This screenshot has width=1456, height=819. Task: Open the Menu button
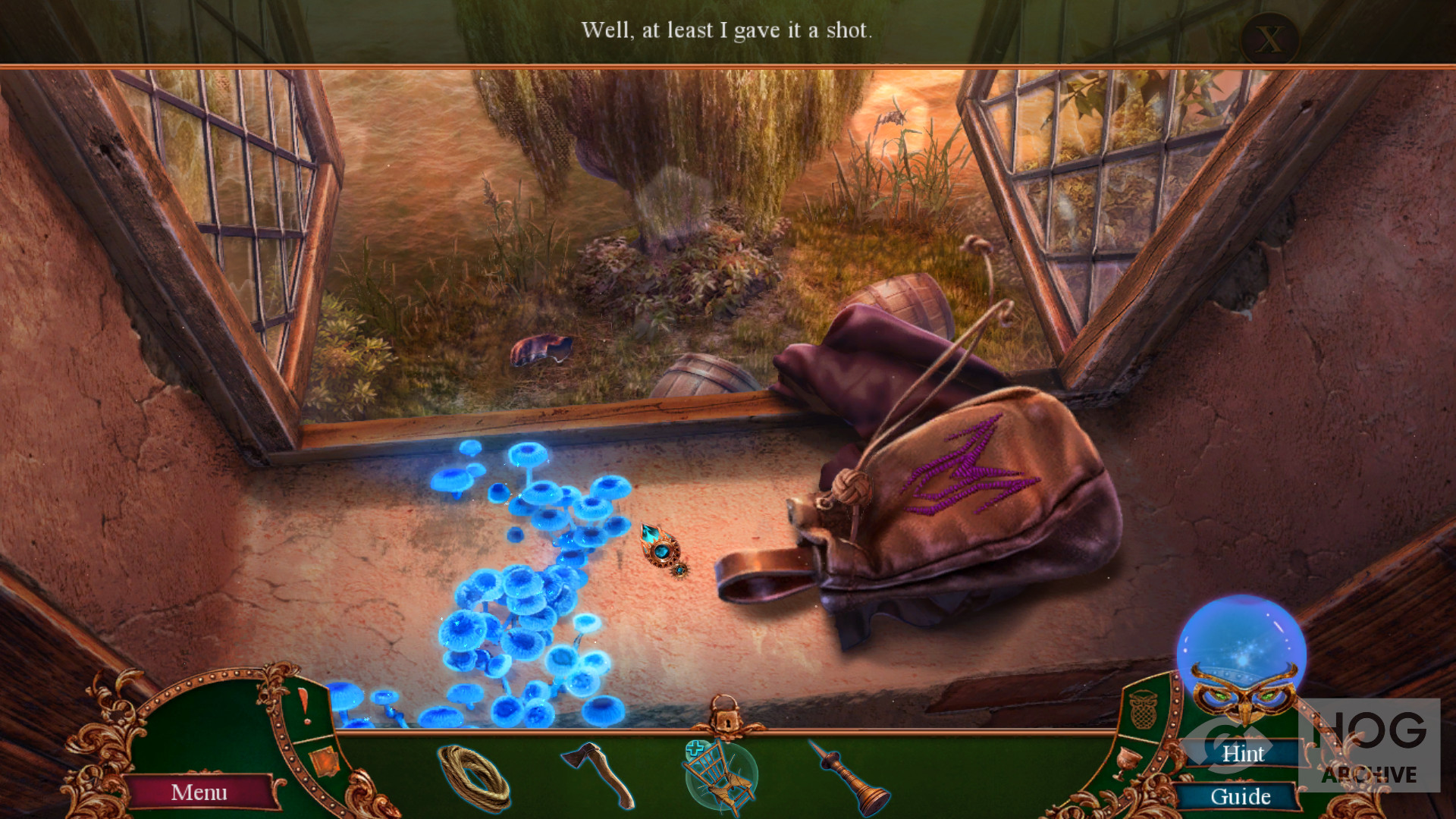[x=199, y=792]
